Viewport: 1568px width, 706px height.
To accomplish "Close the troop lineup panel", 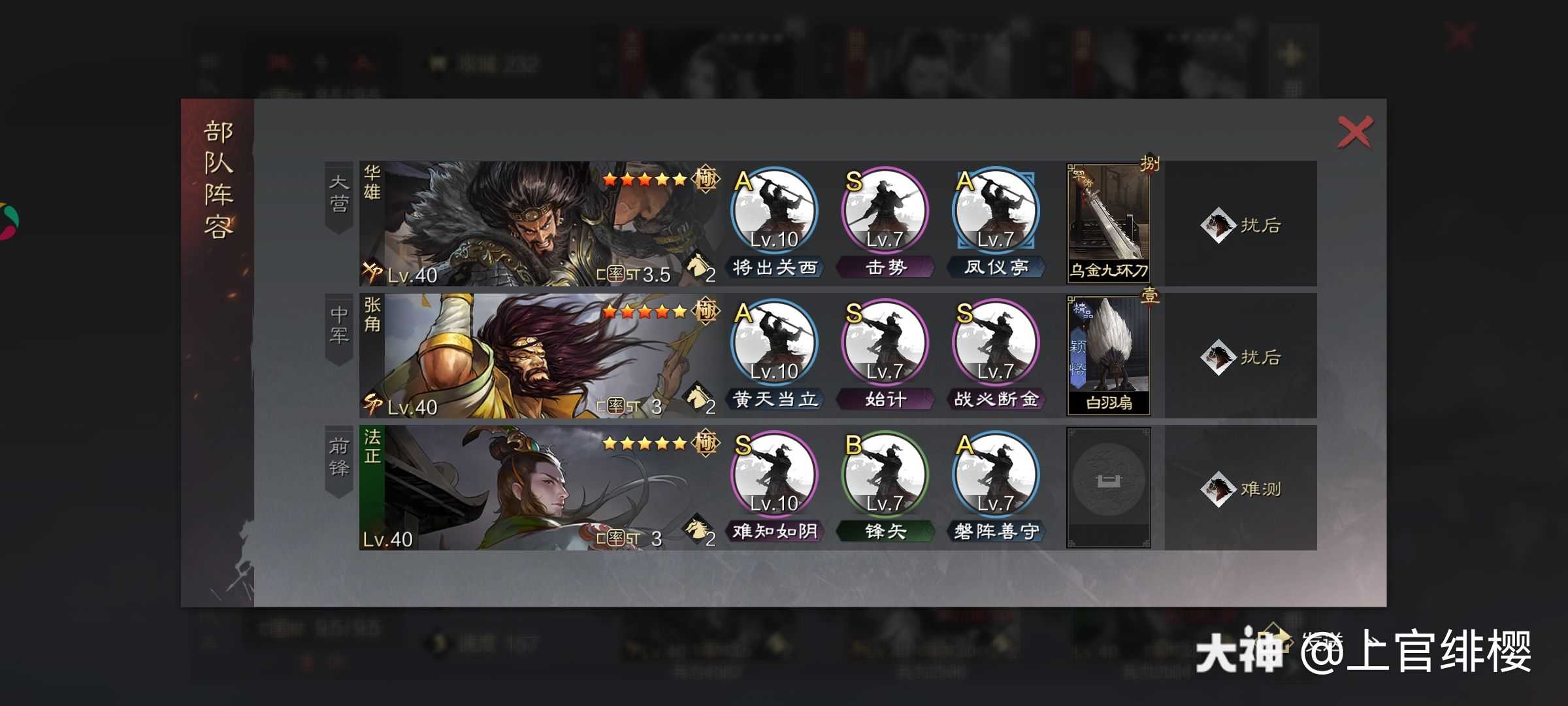I will [x=1354, y=133].
